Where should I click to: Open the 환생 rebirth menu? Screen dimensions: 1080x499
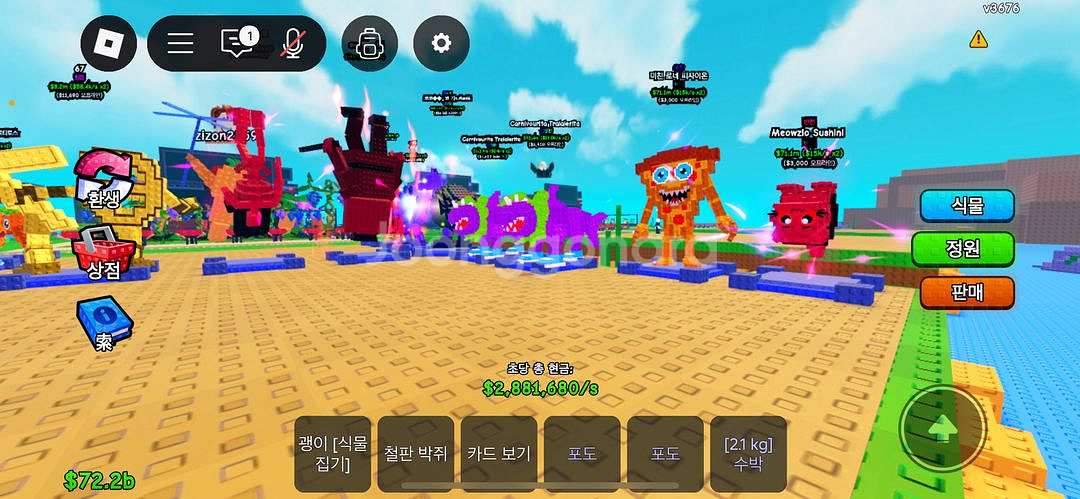click(x=101, y=180)
